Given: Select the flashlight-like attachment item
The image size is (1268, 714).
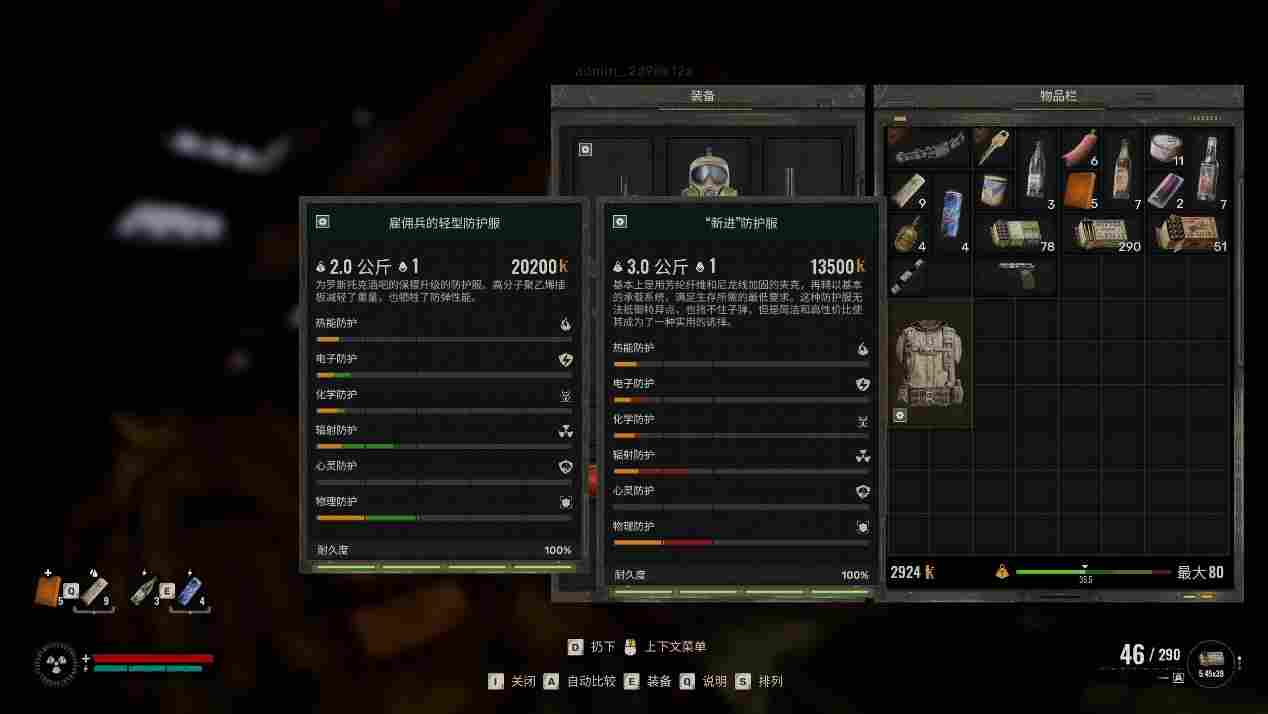Looking at the screenshot, I should (907, 276).
